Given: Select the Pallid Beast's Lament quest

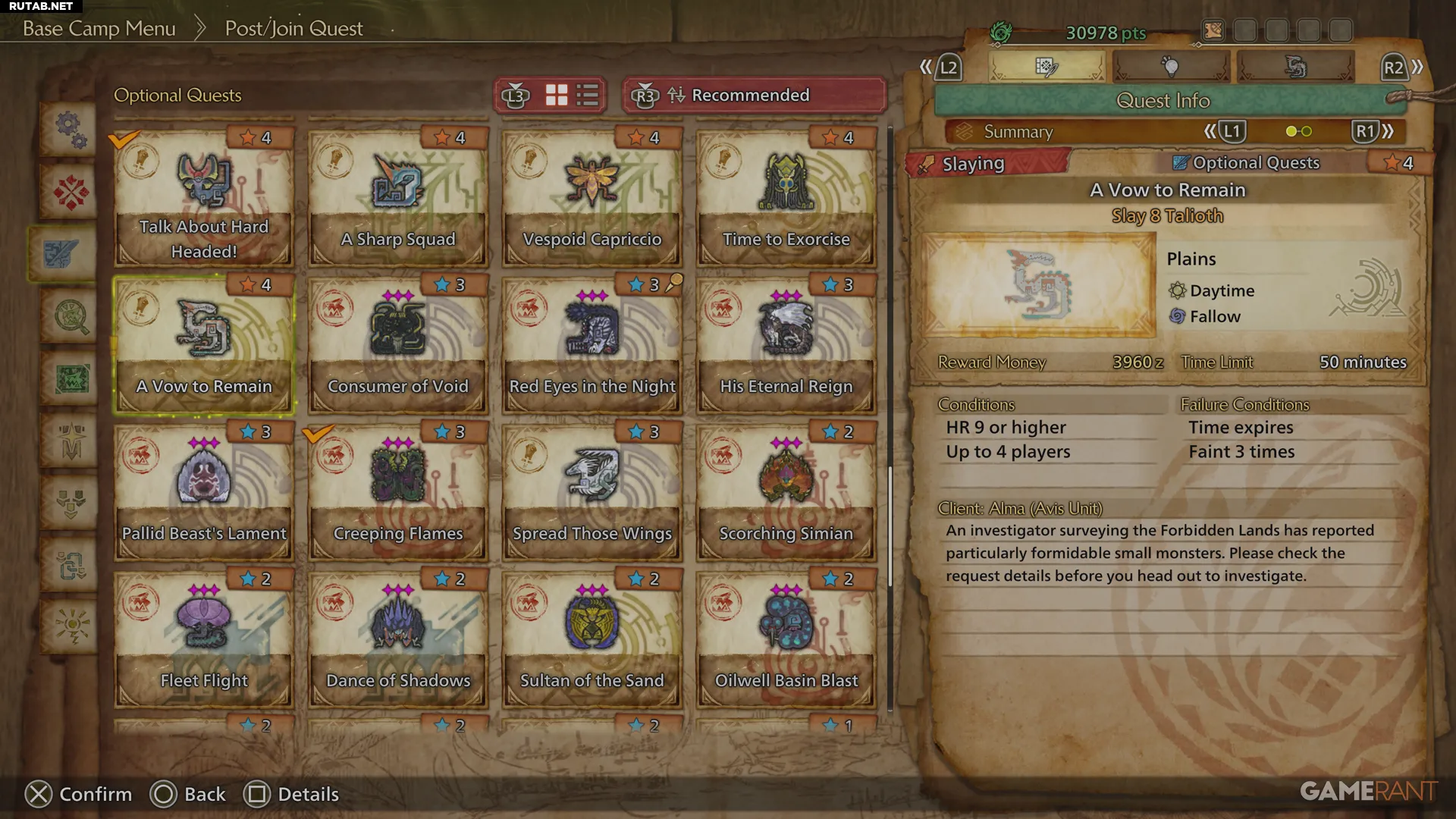Looking at the screenshot, I should (x=203, y=493).
